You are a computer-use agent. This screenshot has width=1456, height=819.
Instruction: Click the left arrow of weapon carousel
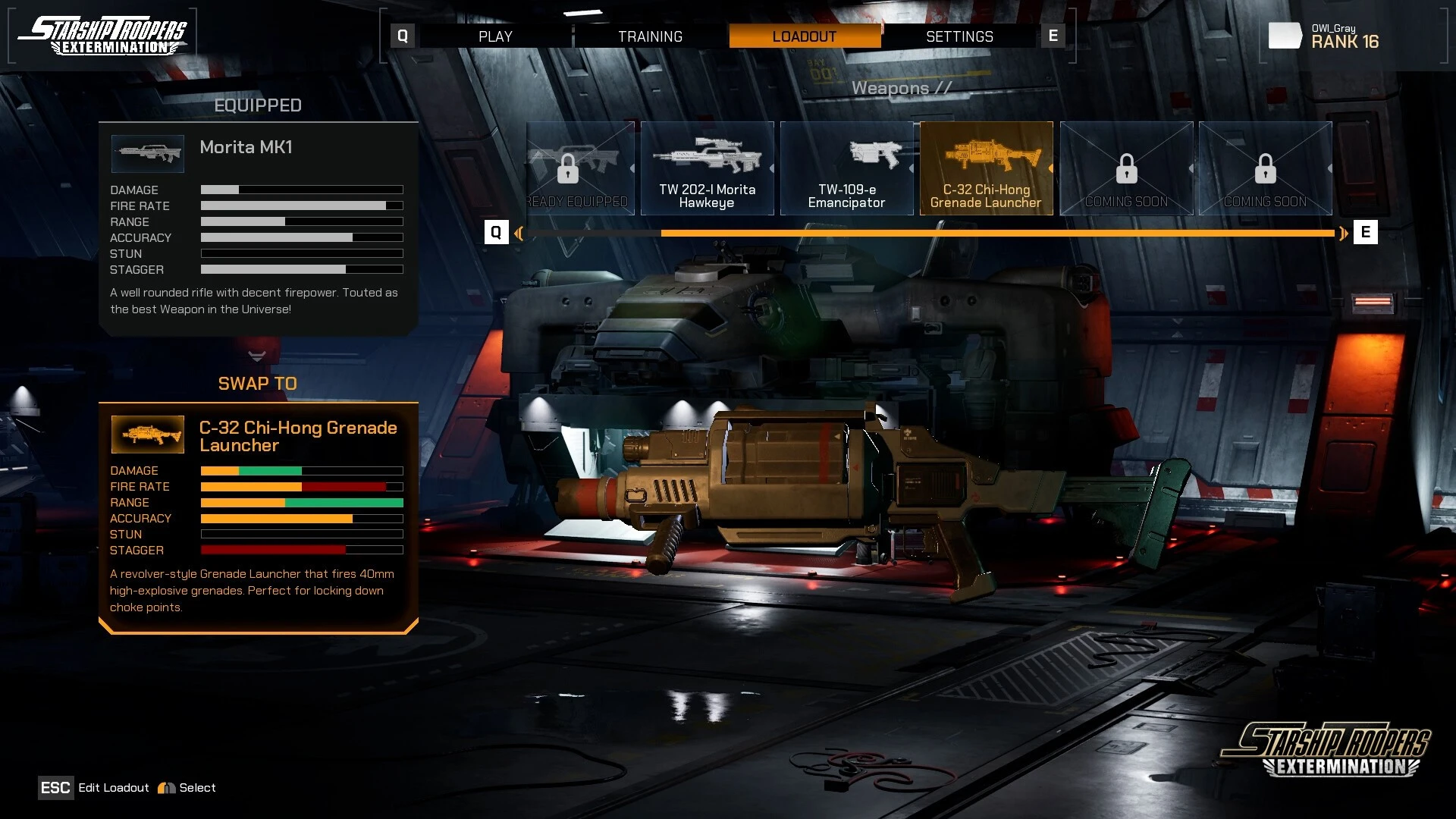[519, 233]
